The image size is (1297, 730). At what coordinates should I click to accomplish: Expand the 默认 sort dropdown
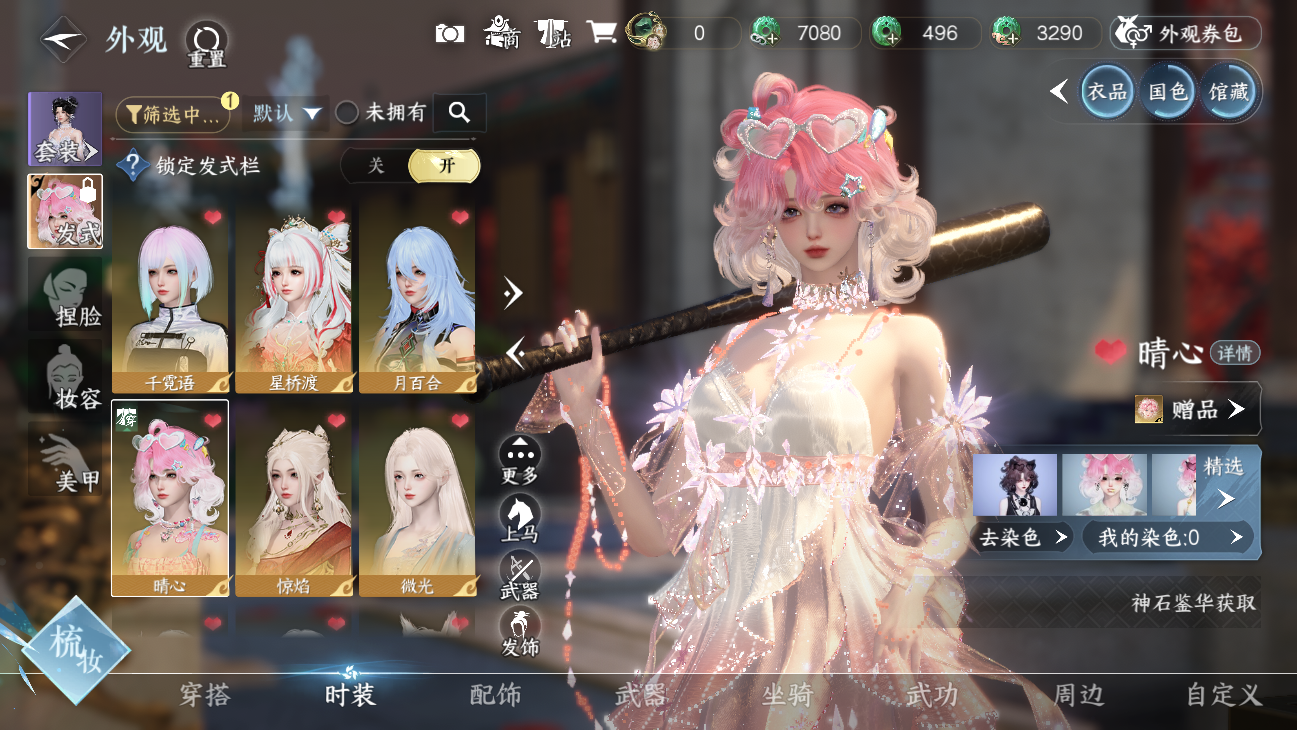[x=286, y=114]
